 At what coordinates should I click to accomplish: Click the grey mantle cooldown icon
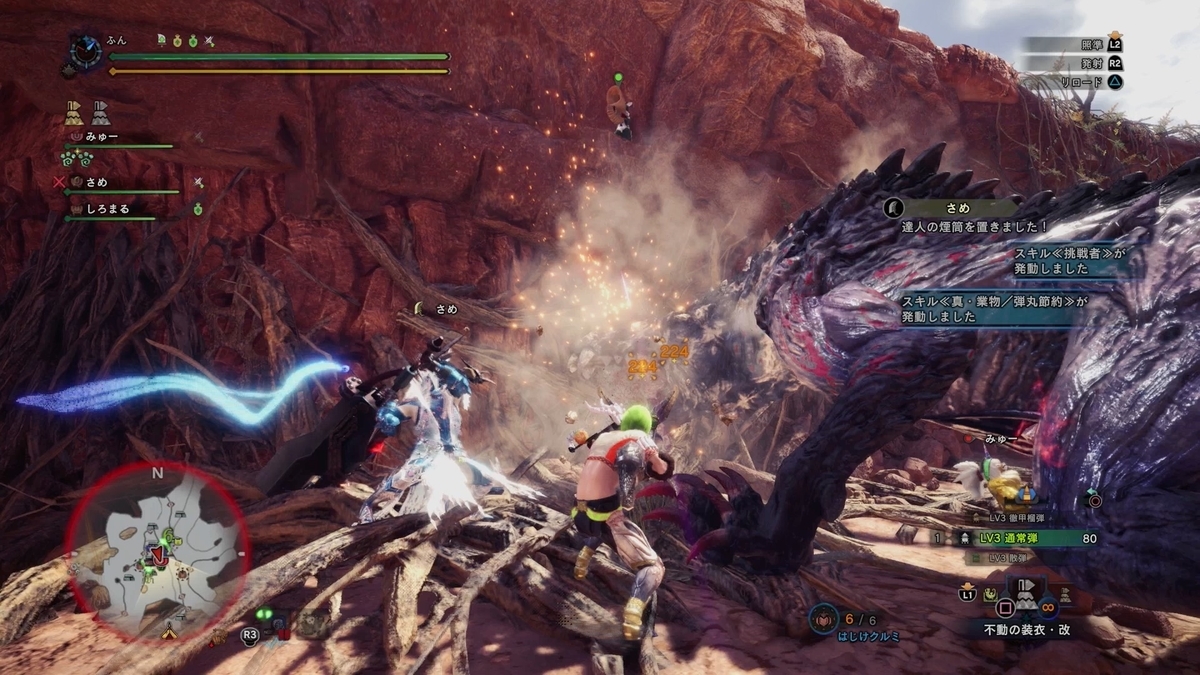(100, 112)
